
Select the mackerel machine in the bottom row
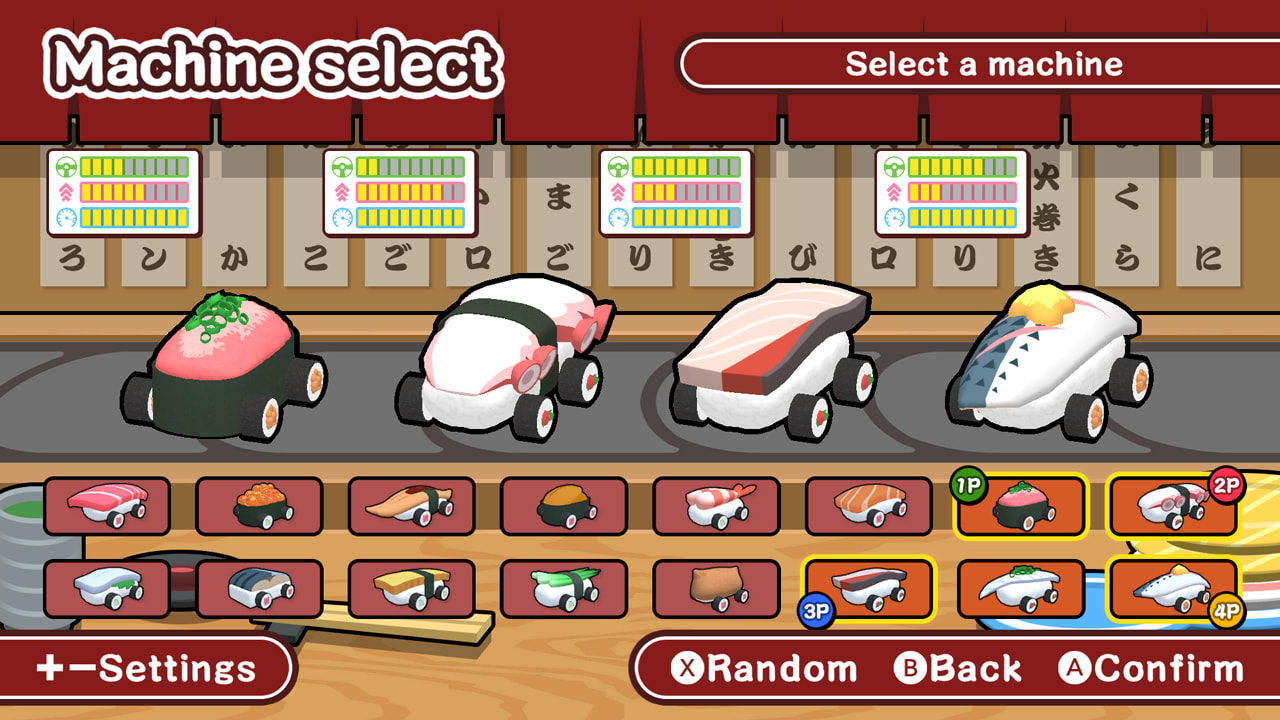point(258,585)
